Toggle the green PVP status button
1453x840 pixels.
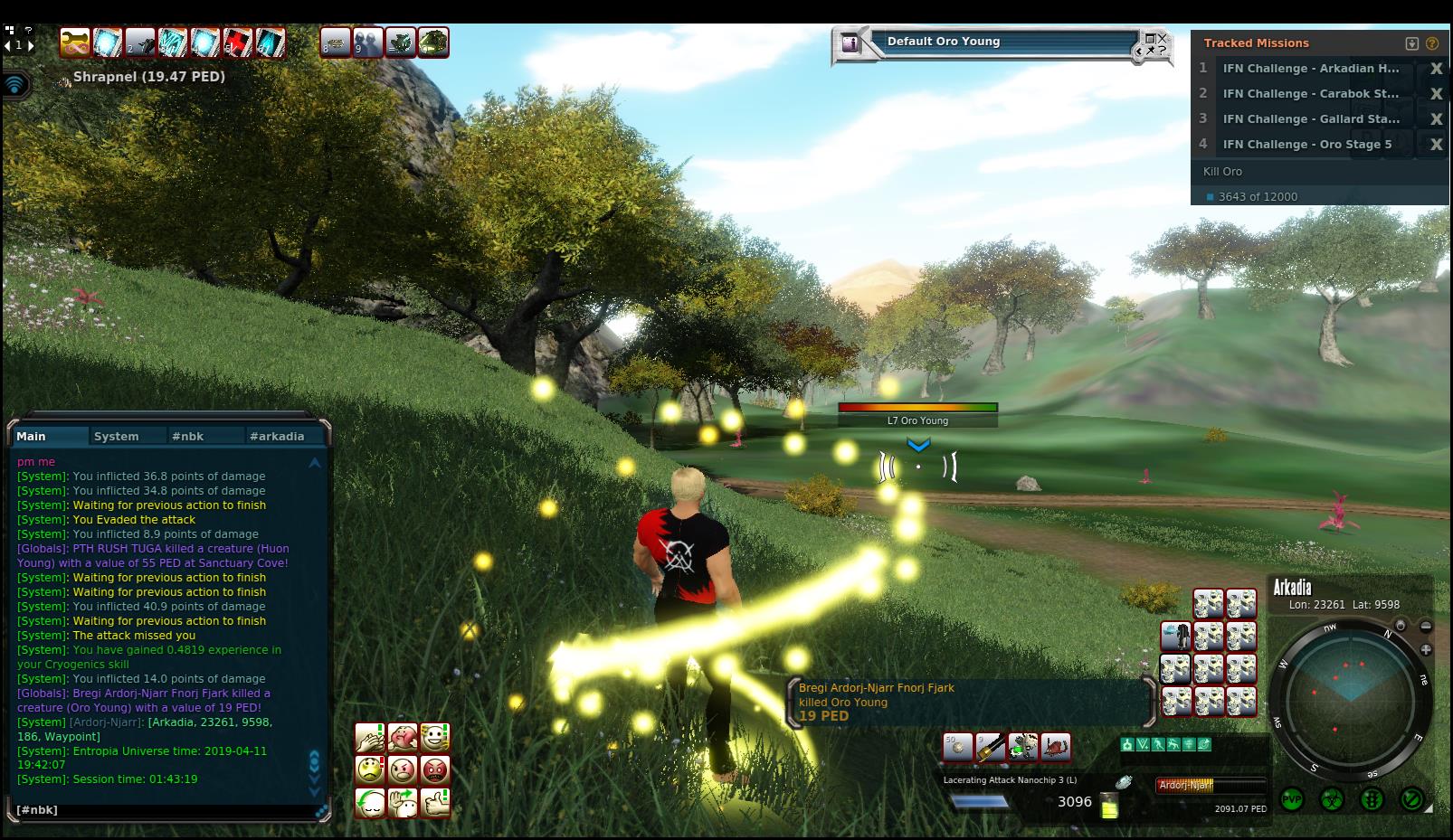pyautogui.click(x=1292, y=799)
